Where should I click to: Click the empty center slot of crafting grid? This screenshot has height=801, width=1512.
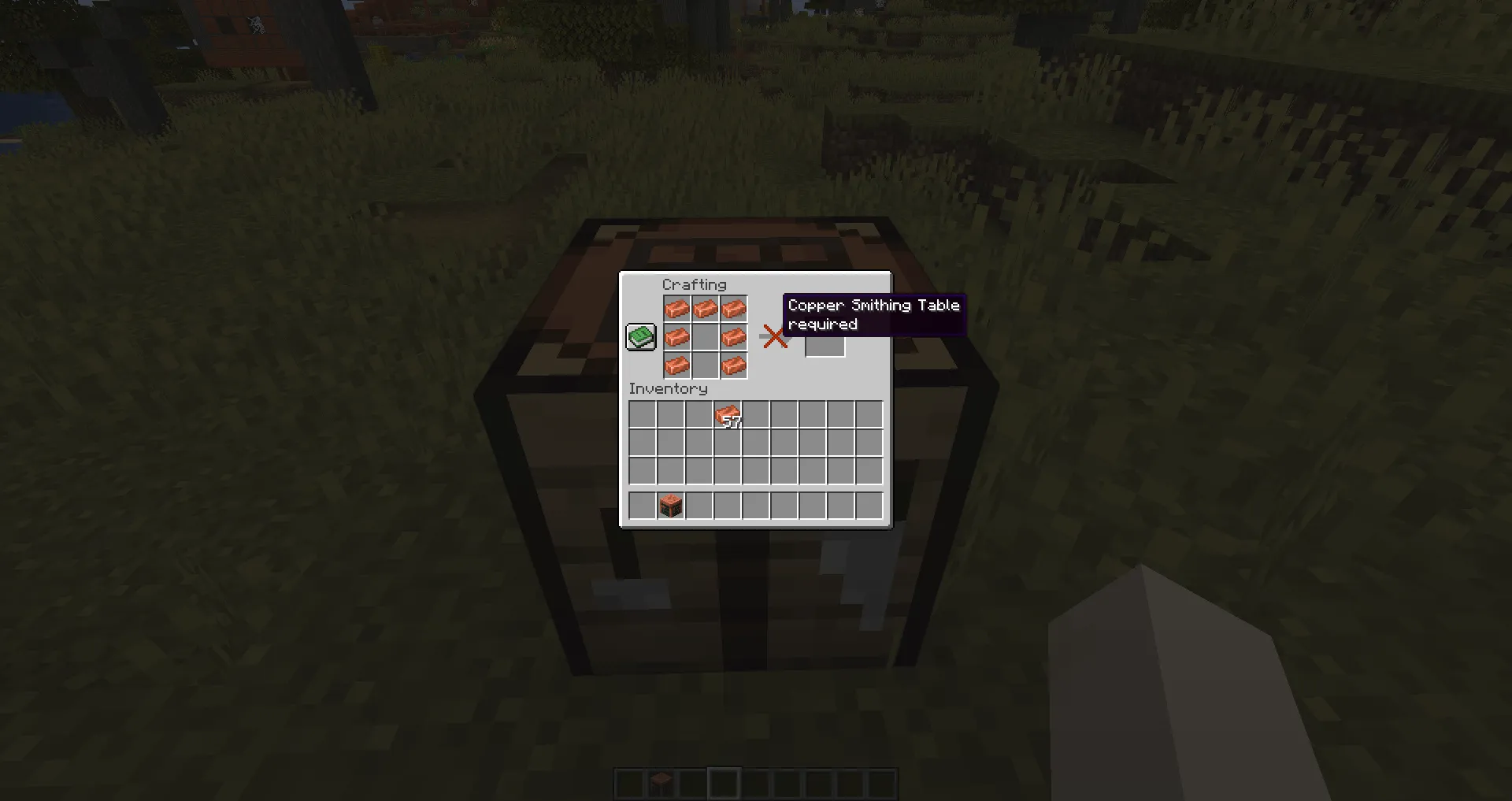(706, 337)
